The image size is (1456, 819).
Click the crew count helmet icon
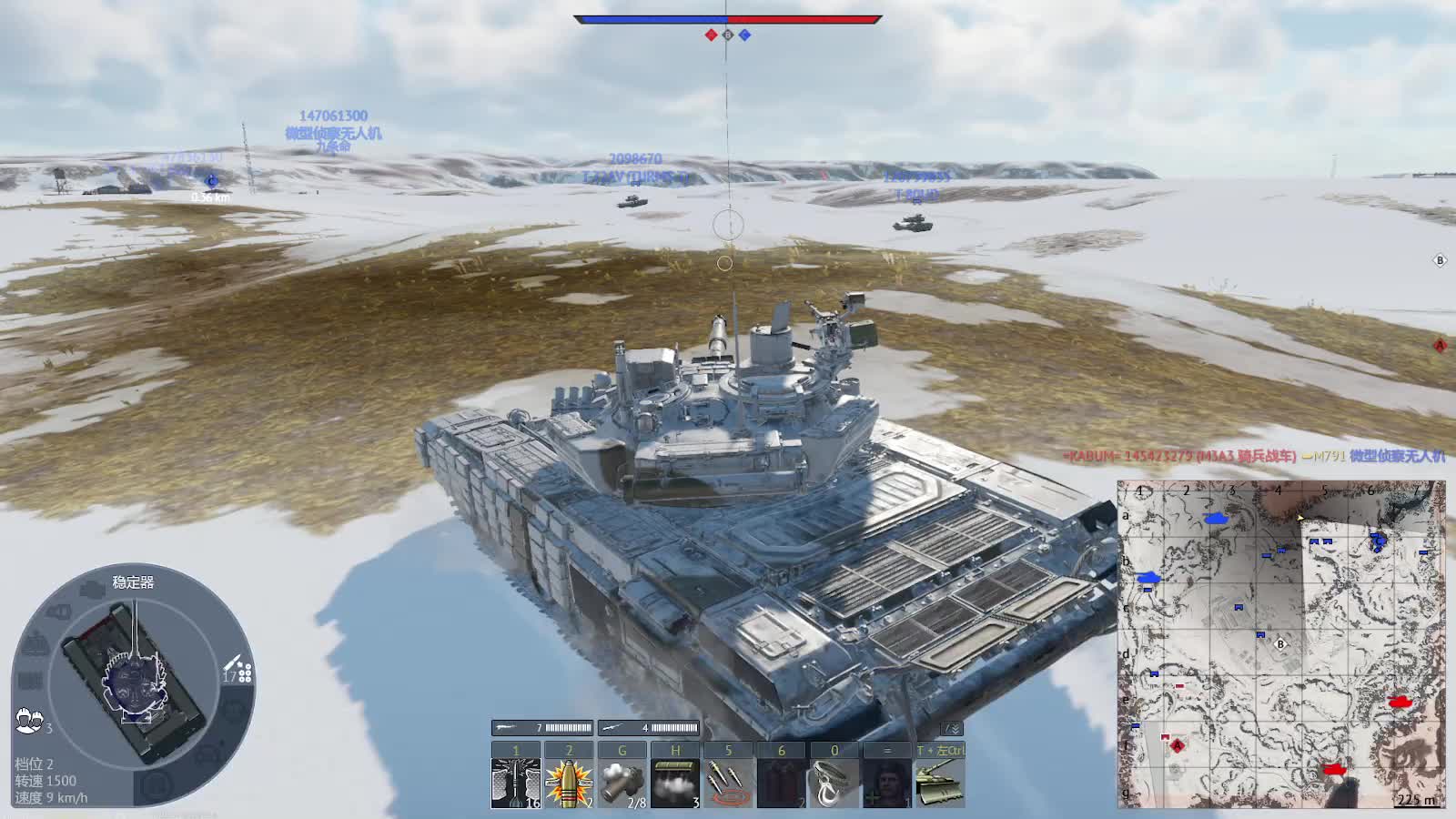coord(29,721)
